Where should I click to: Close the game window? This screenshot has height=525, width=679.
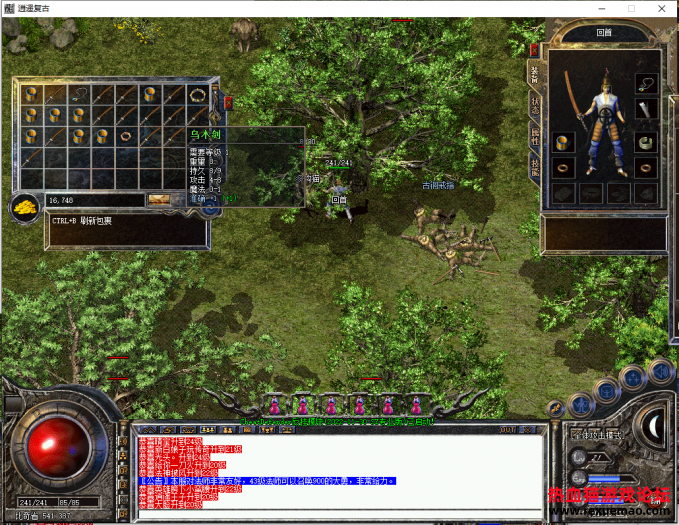[x=661, y=8]
